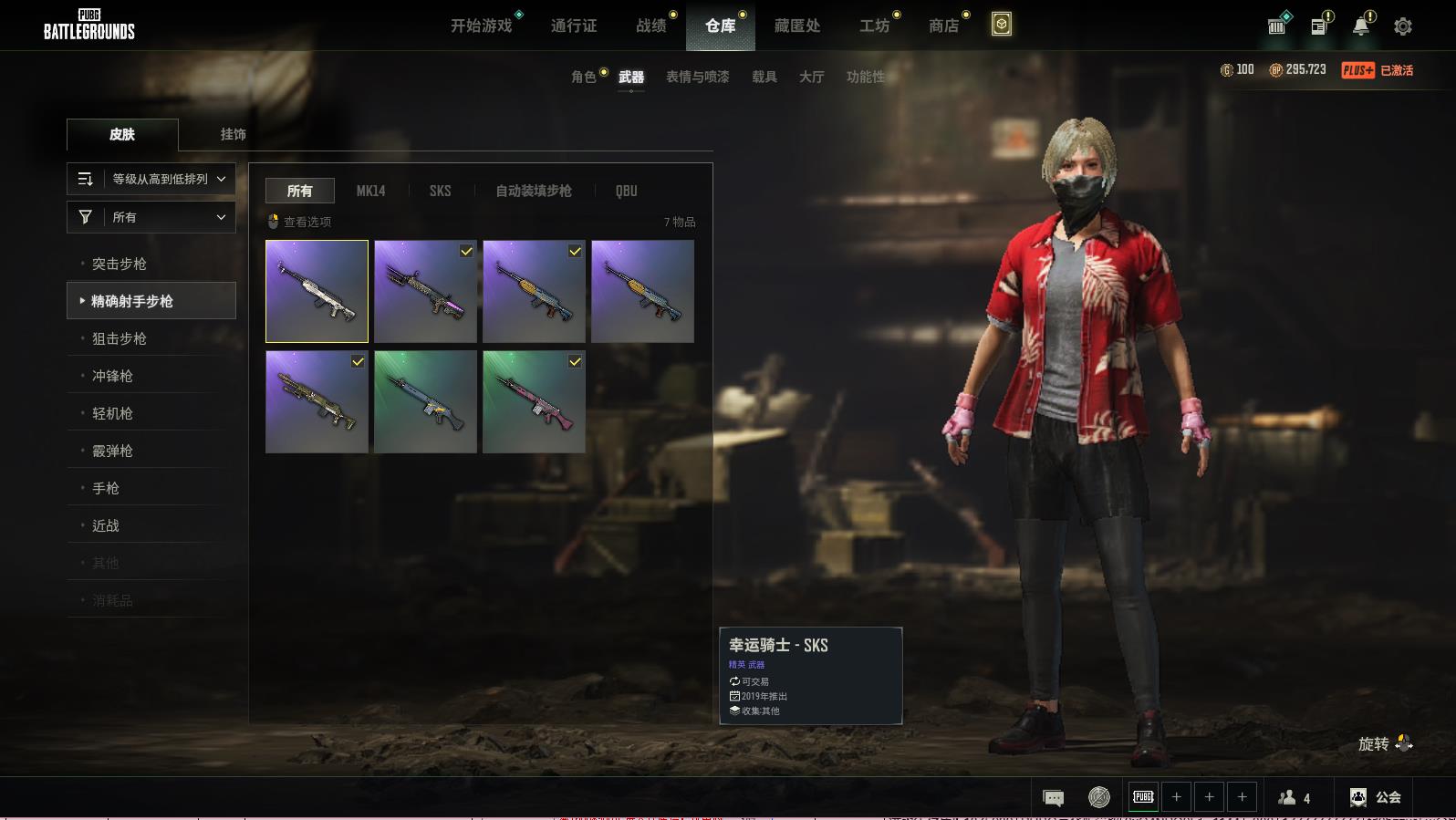Select the 狙击步枪 weapon category

[x=120, y=338]
